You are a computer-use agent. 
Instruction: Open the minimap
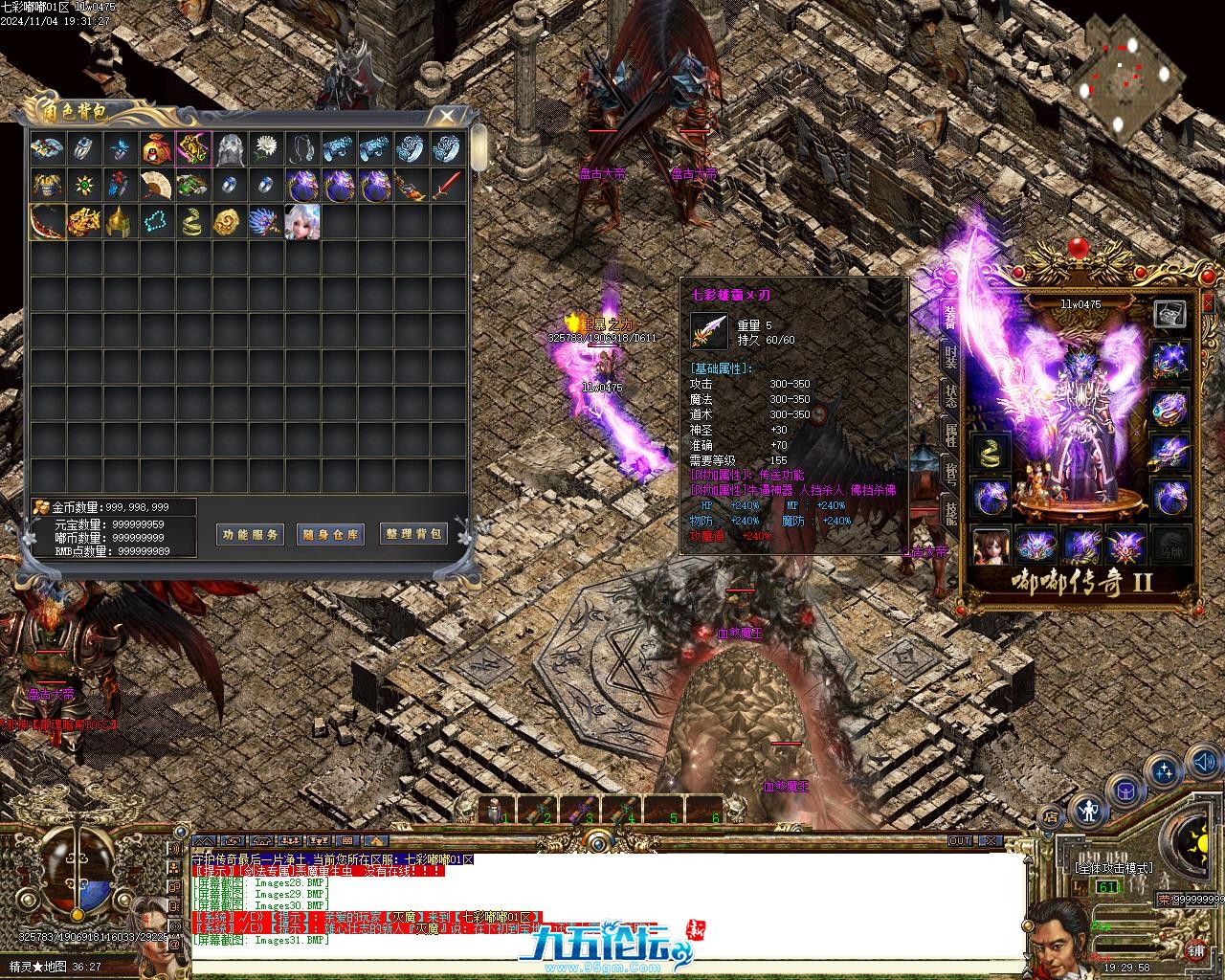coord(1124,75)
